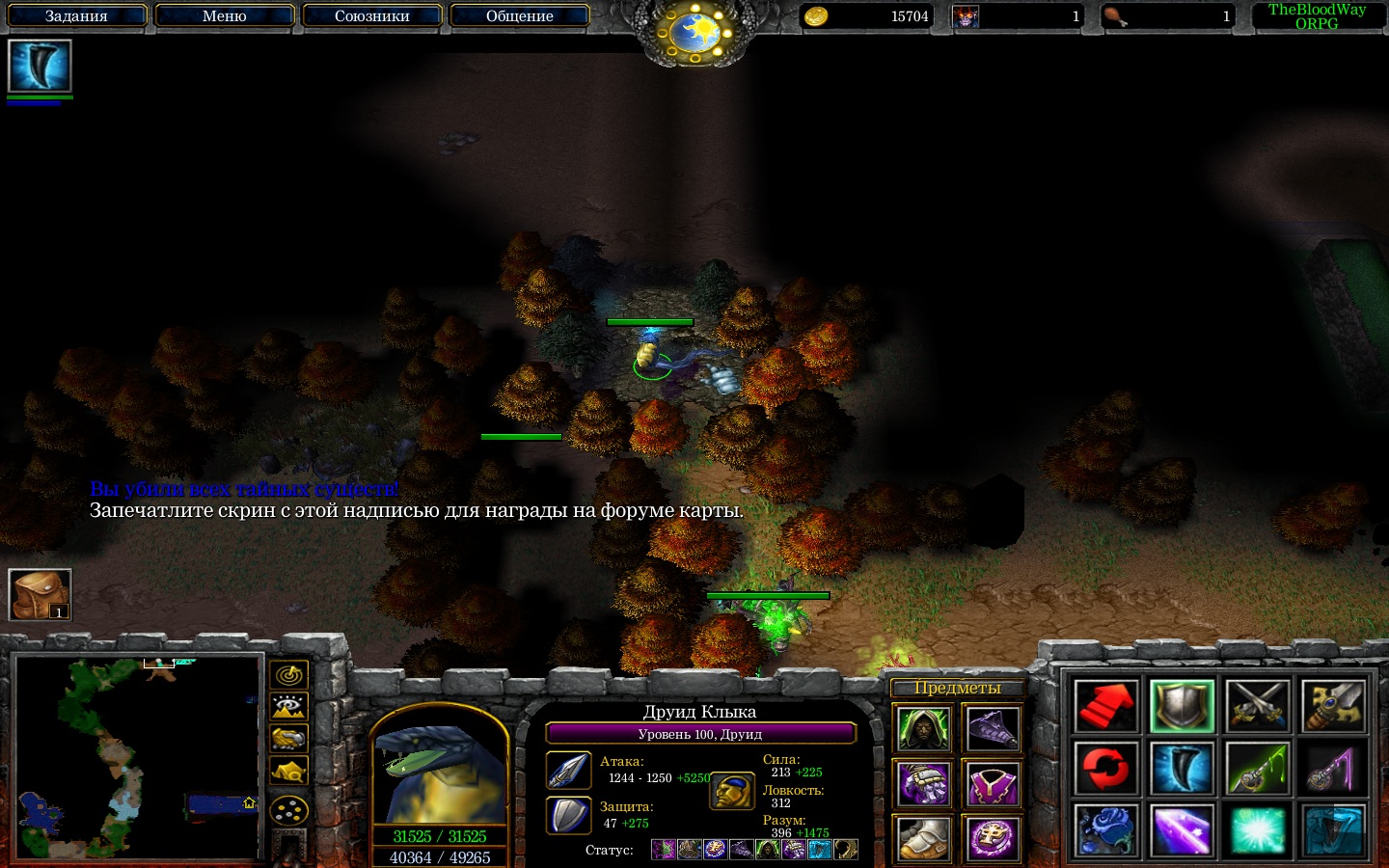
Task: Open the Задания quests menu
Action: 76,16
